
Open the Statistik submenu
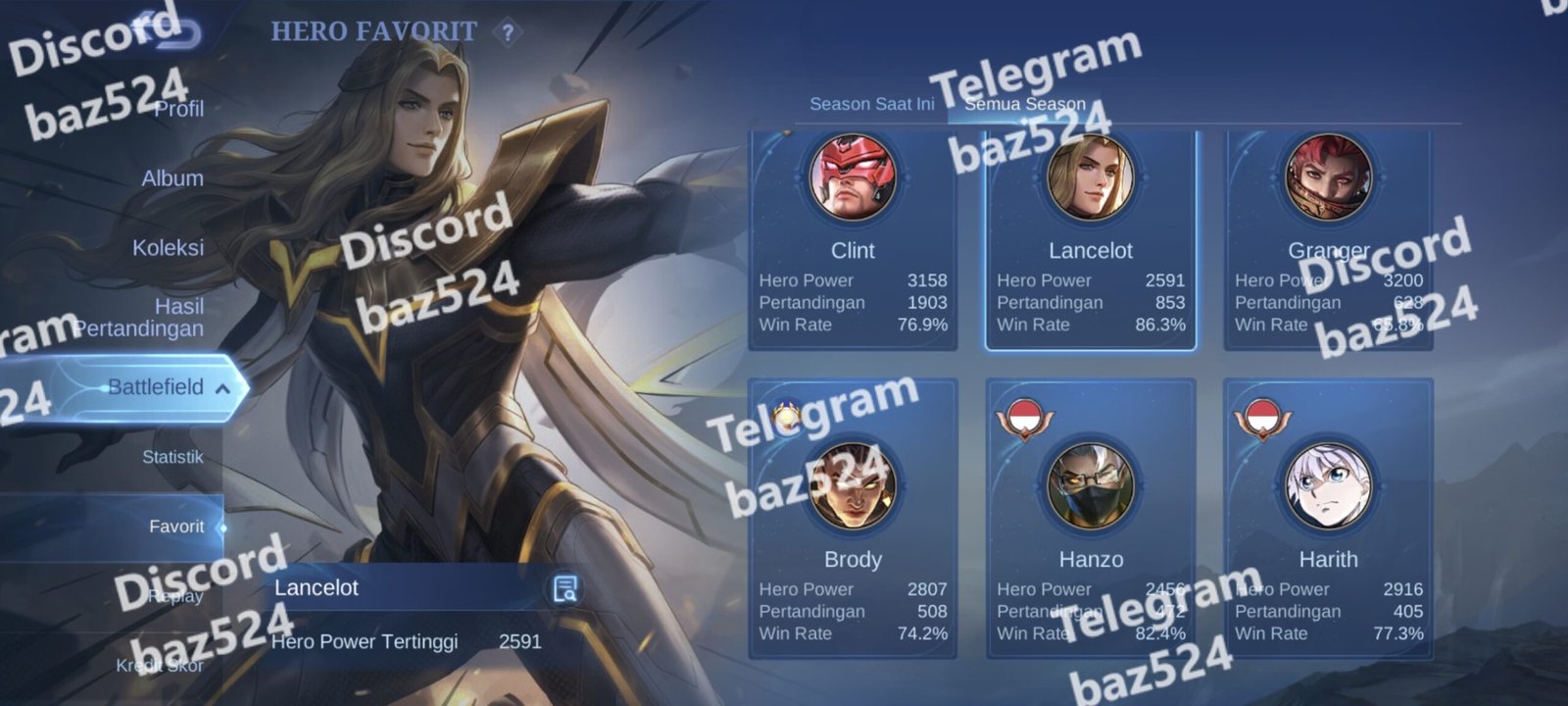pos(172,457)
